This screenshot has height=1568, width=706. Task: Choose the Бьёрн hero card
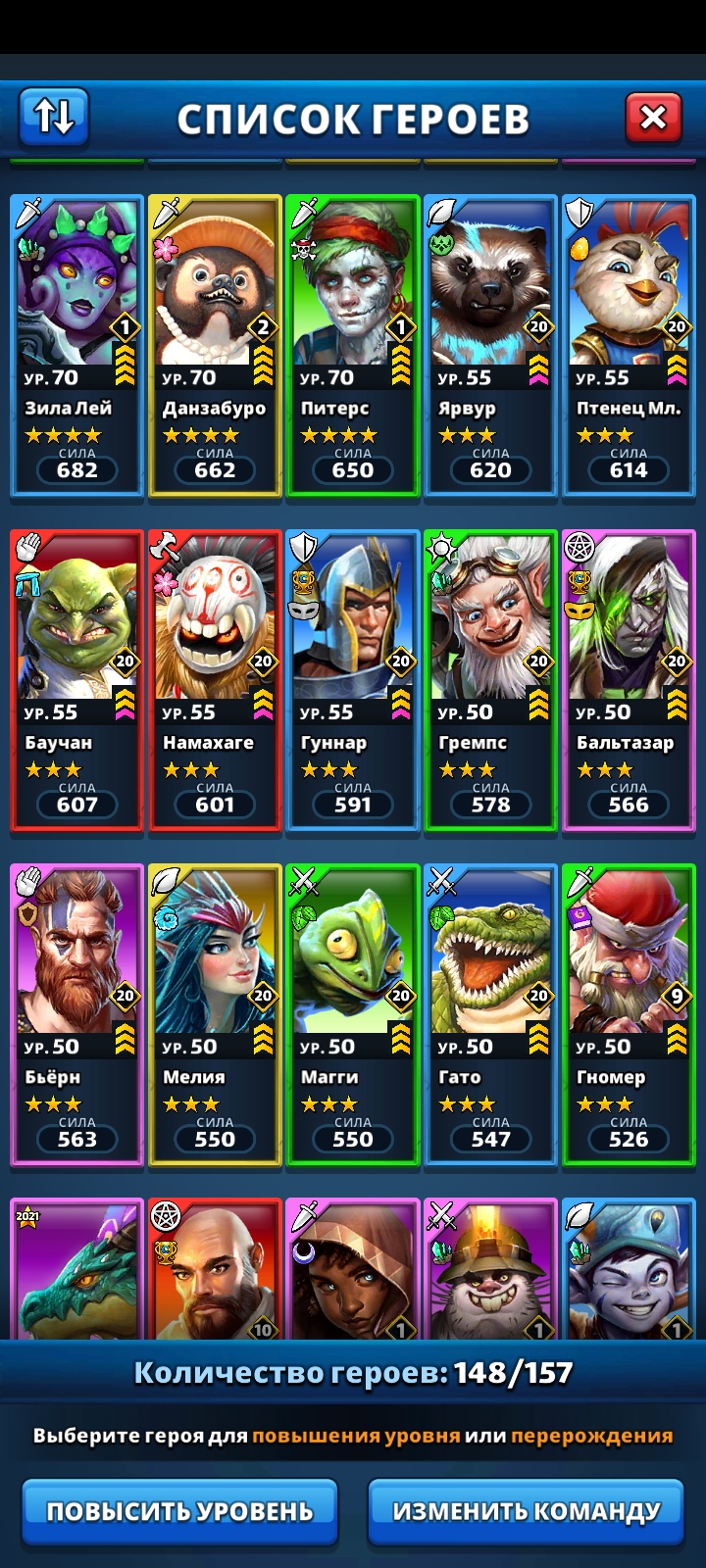[x=76, y=1014]
